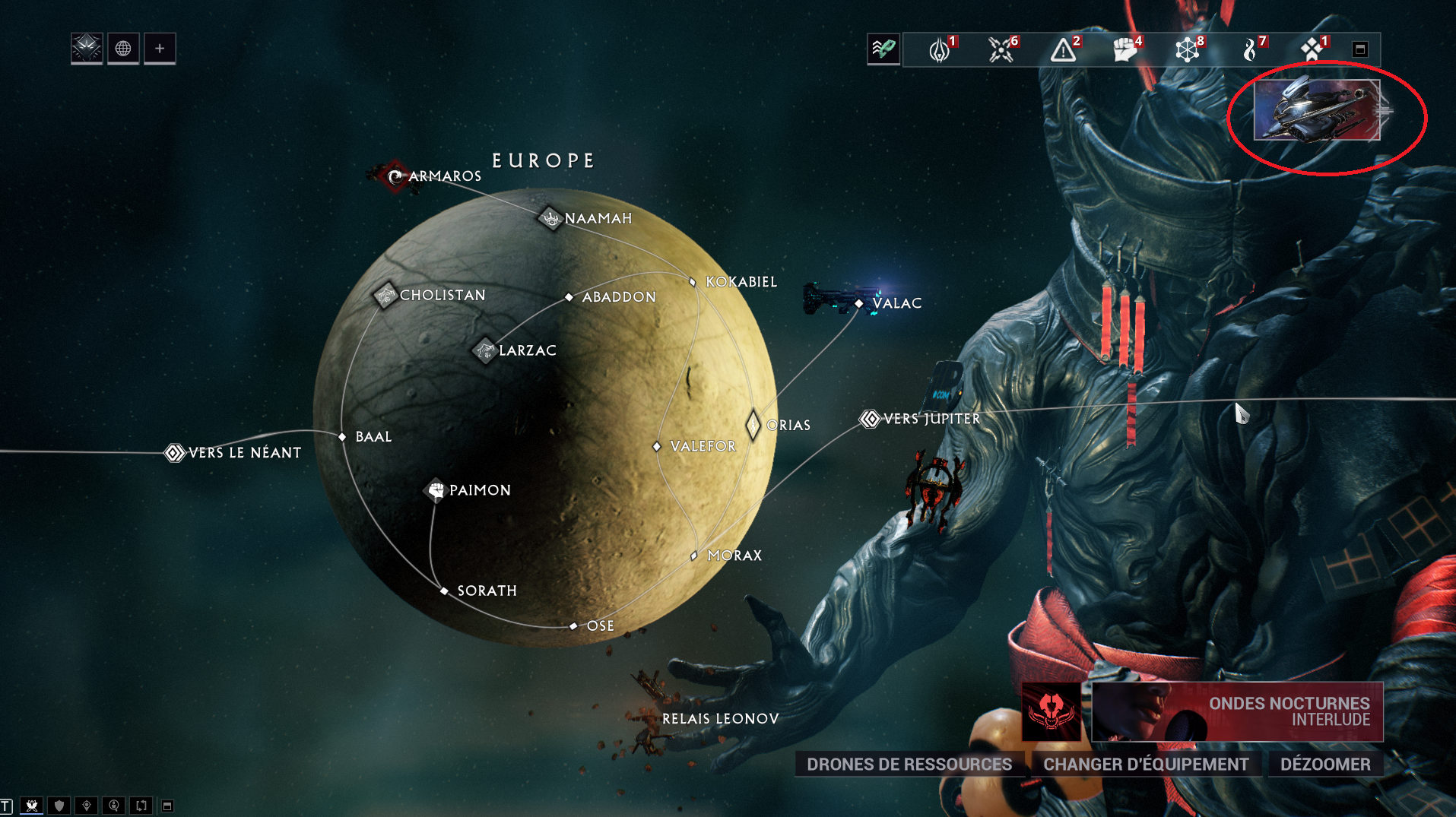The image size is (1456, 817).
Task: Zoom out with the Dézoomer button
Action: pos(1324,764)
